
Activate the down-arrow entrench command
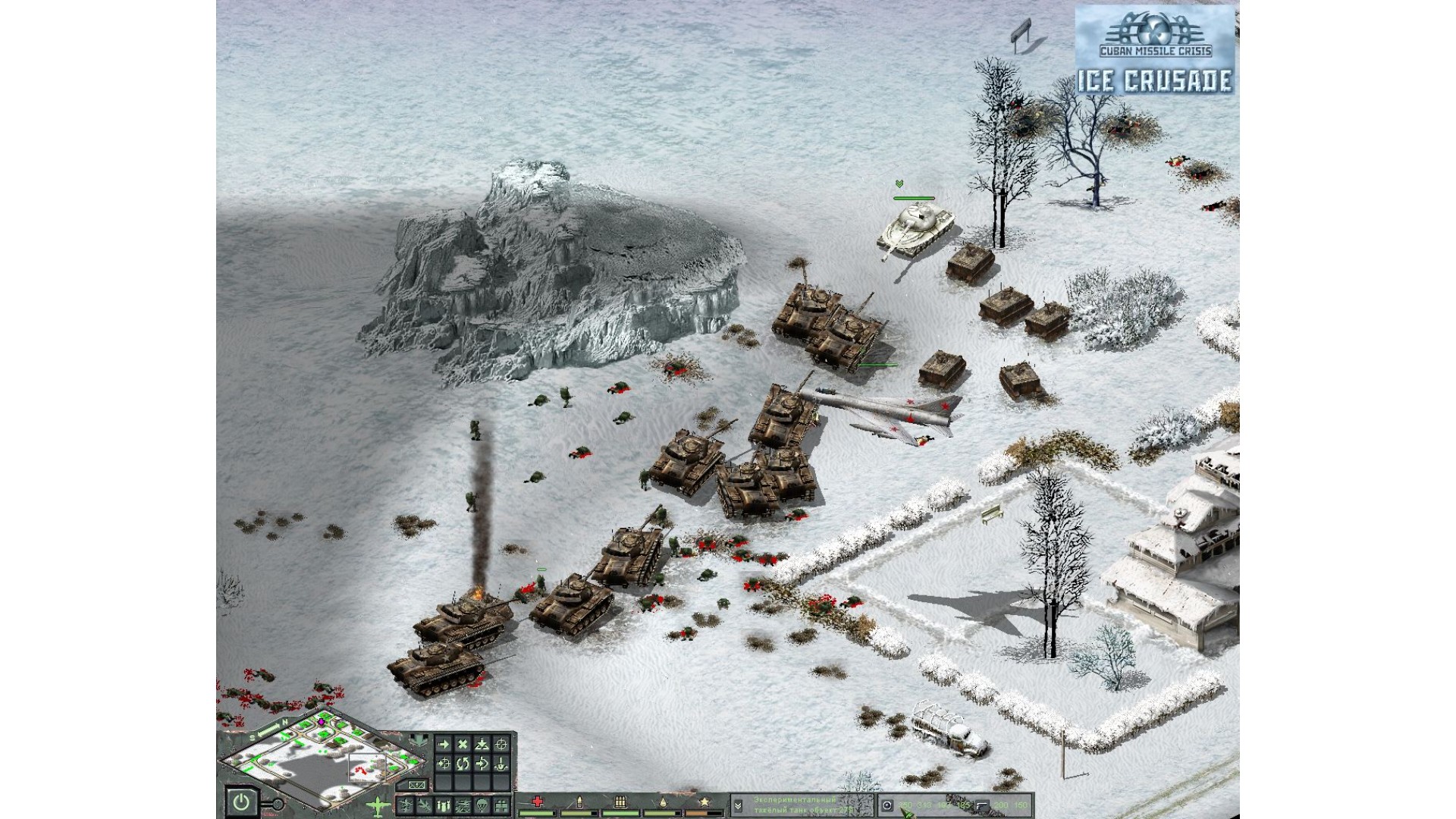click(x=500, y=764)
